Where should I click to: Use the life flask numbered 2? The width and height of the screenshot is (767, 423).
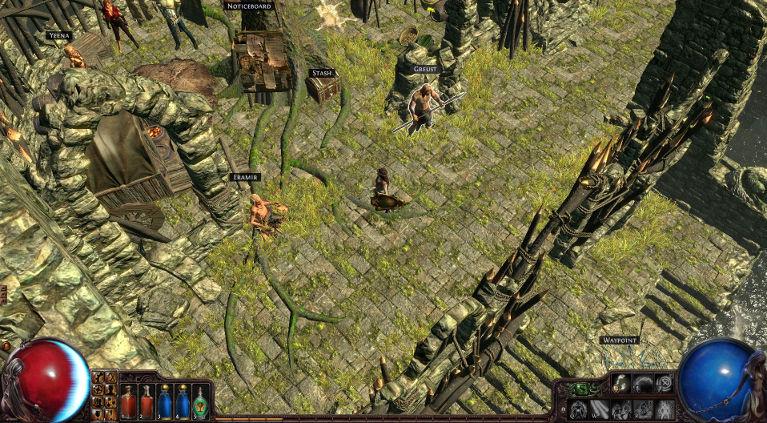(x=146, y=401)
